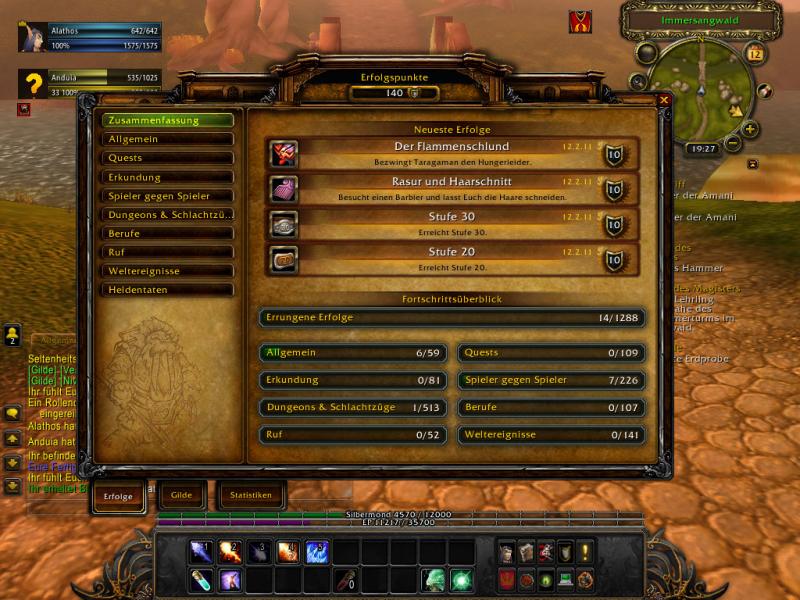Select Dungeons & Schlachtzüge in the sidebar
Screen dimensions: 800x600
[x=167, y=215]
